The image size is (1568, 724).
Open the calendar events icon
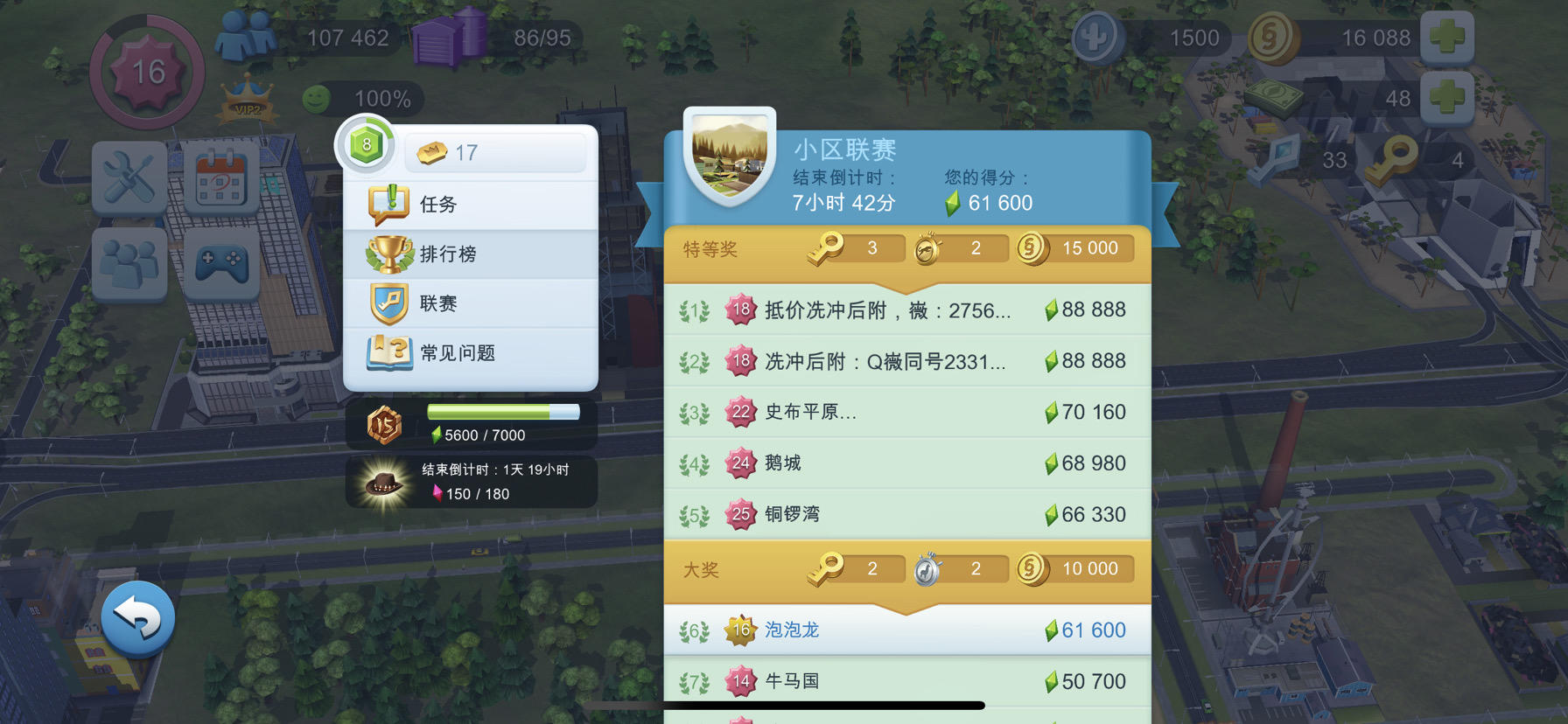219,179
